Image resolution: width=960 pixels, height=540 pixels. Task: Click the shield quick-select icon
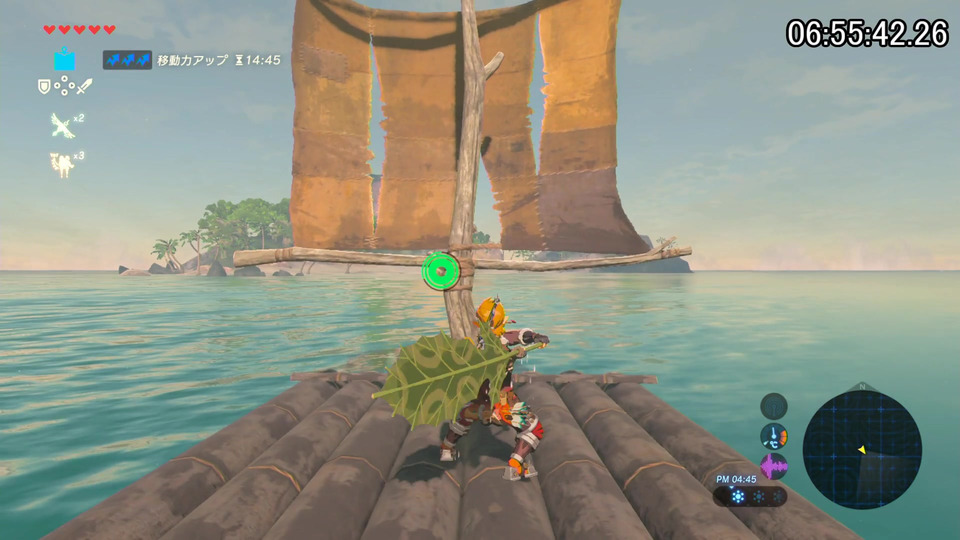44,87
